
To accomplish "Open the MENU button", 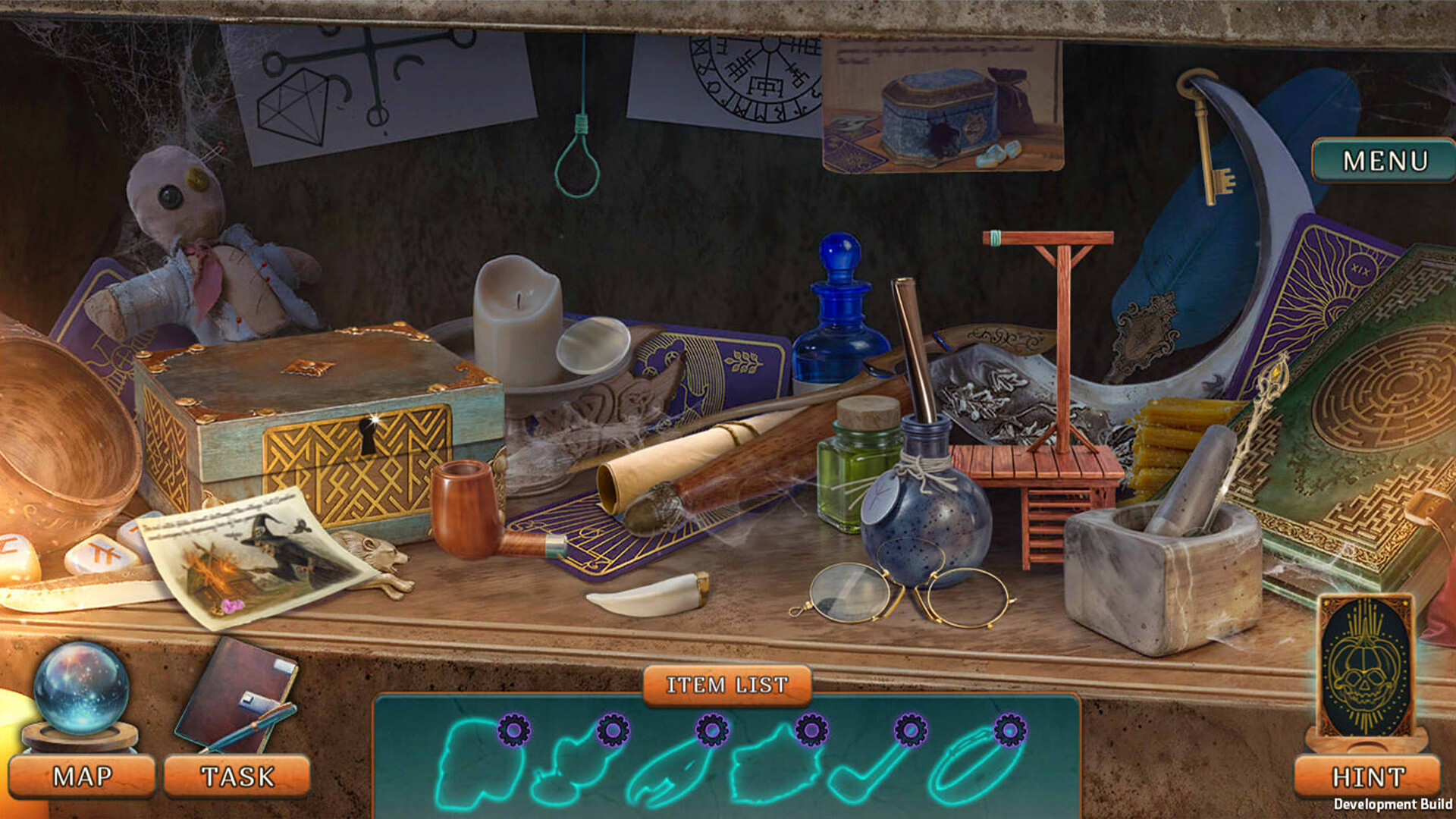I will [x=1385, y=159].
